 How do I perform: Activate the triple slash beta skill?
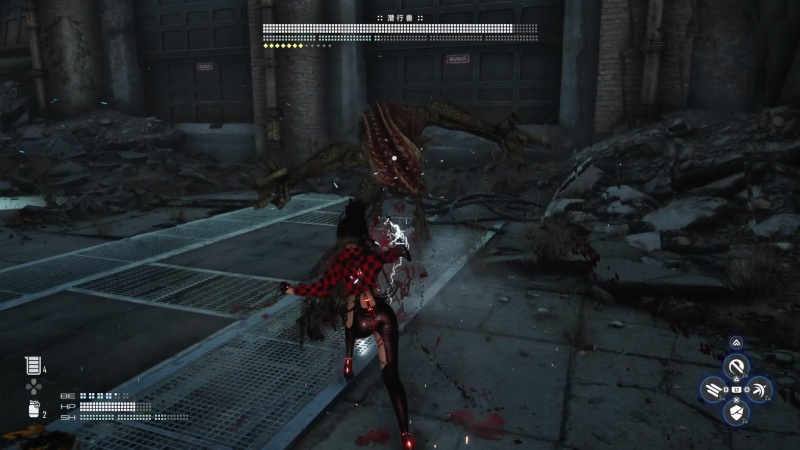712,390
